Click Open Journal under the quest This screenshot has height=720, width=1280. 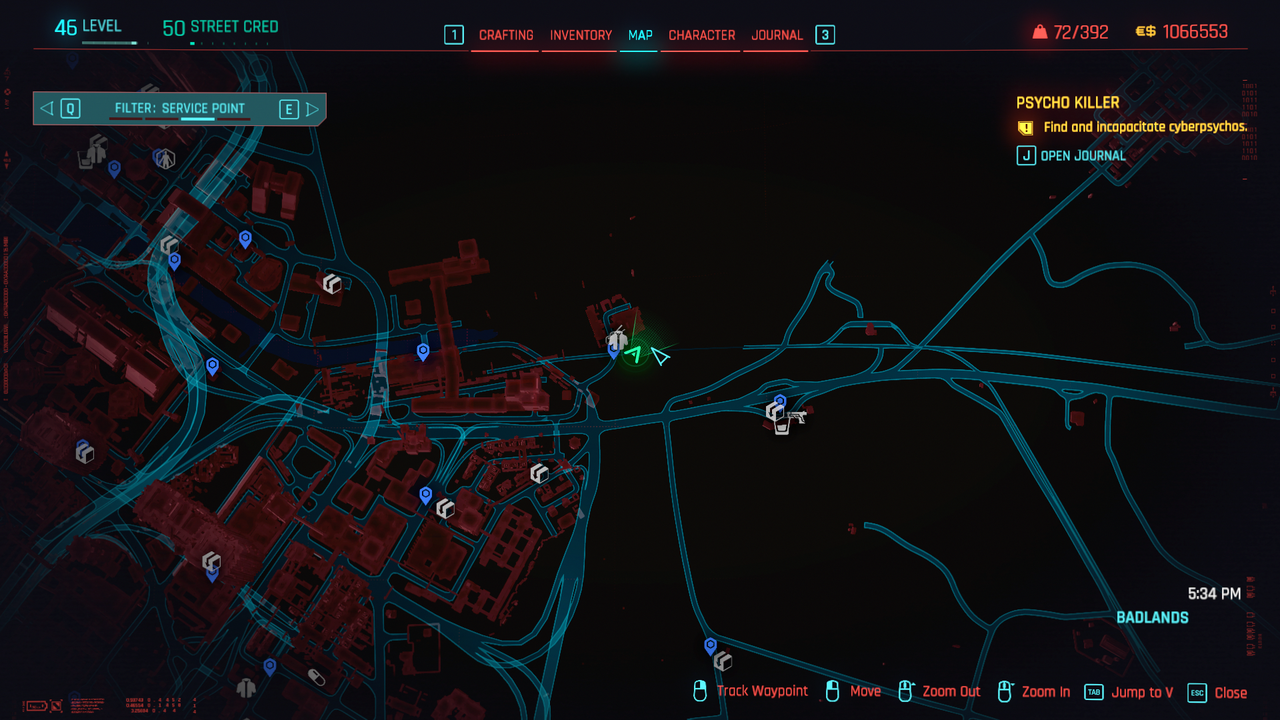pyautogui.click(x=1082, y=156)
